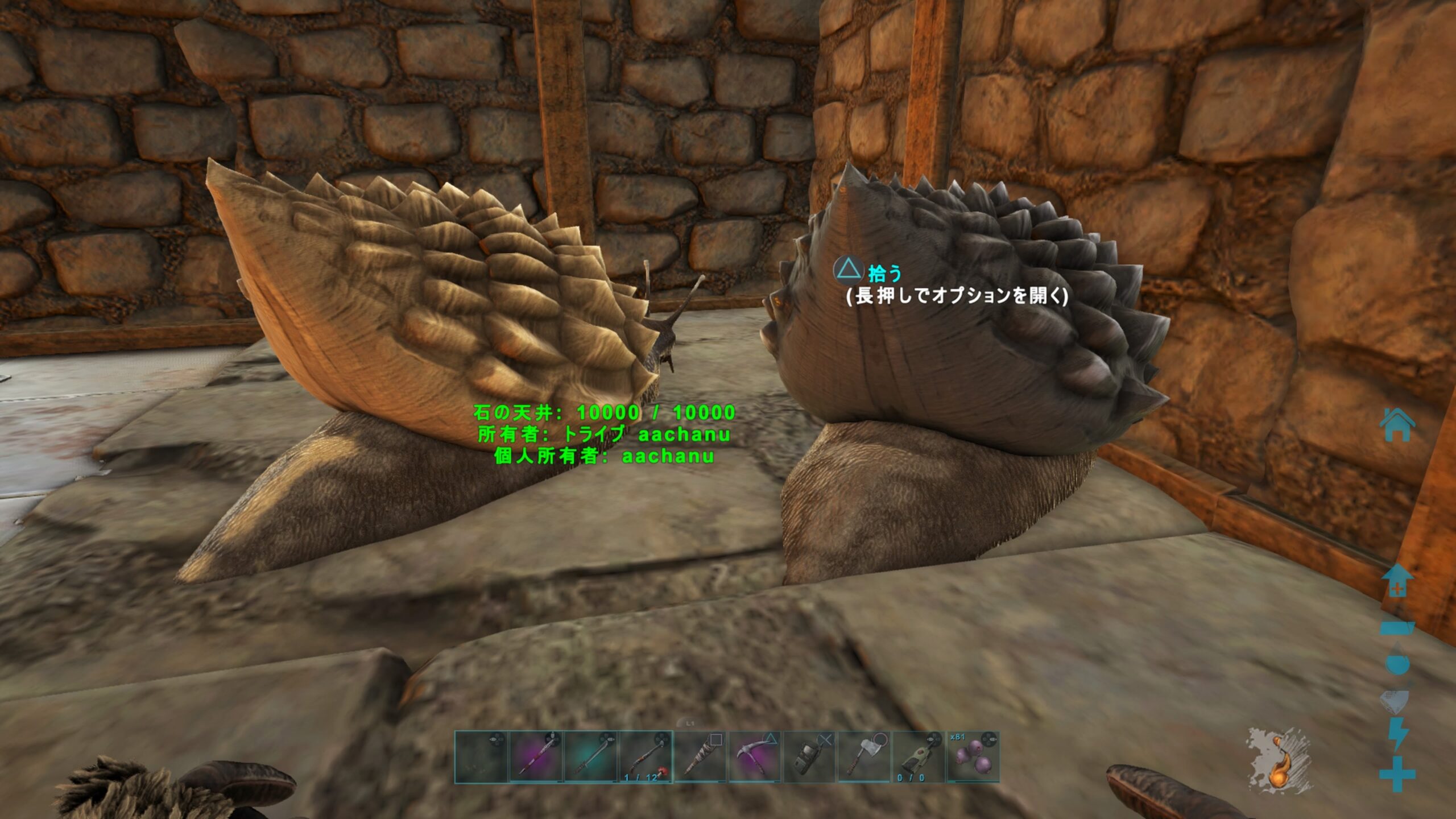Click the house with plus sign icon
1456x819 pixels.
[x=1398, y=580]
